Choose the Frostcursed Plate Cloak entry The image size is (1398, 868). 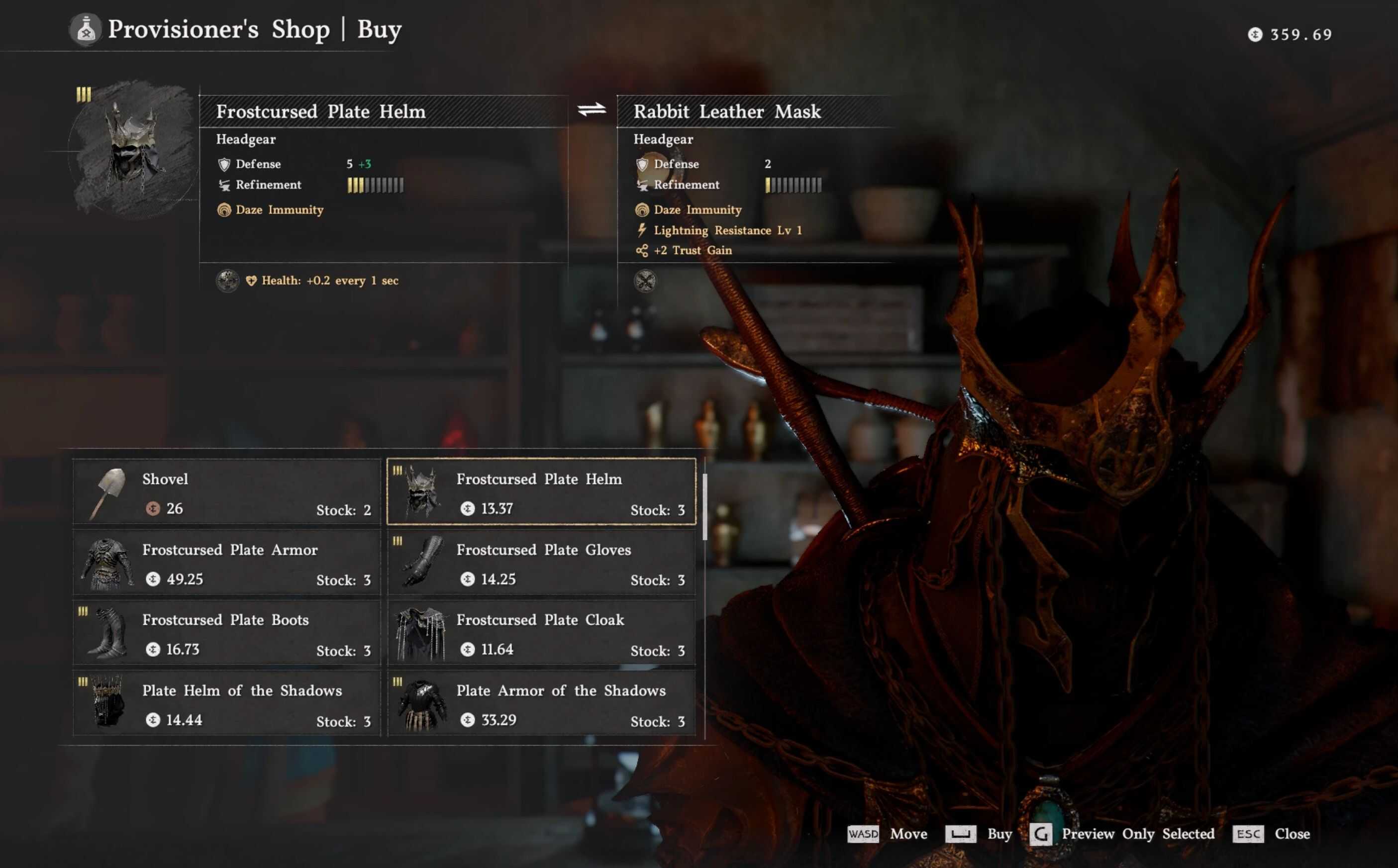(x=541, y=633)
